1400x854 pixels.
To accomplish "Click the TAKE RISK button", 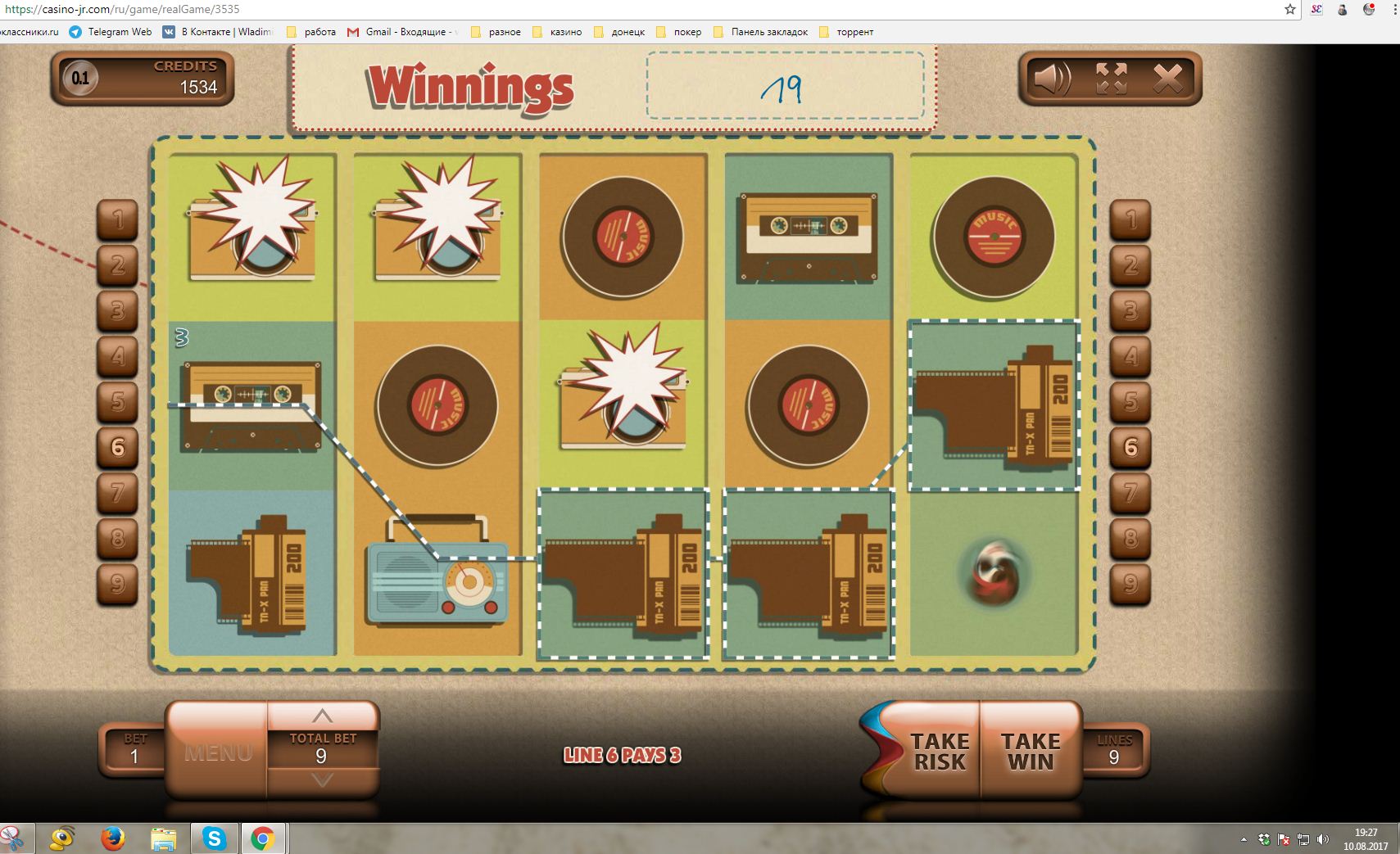I will coord(939,751).
